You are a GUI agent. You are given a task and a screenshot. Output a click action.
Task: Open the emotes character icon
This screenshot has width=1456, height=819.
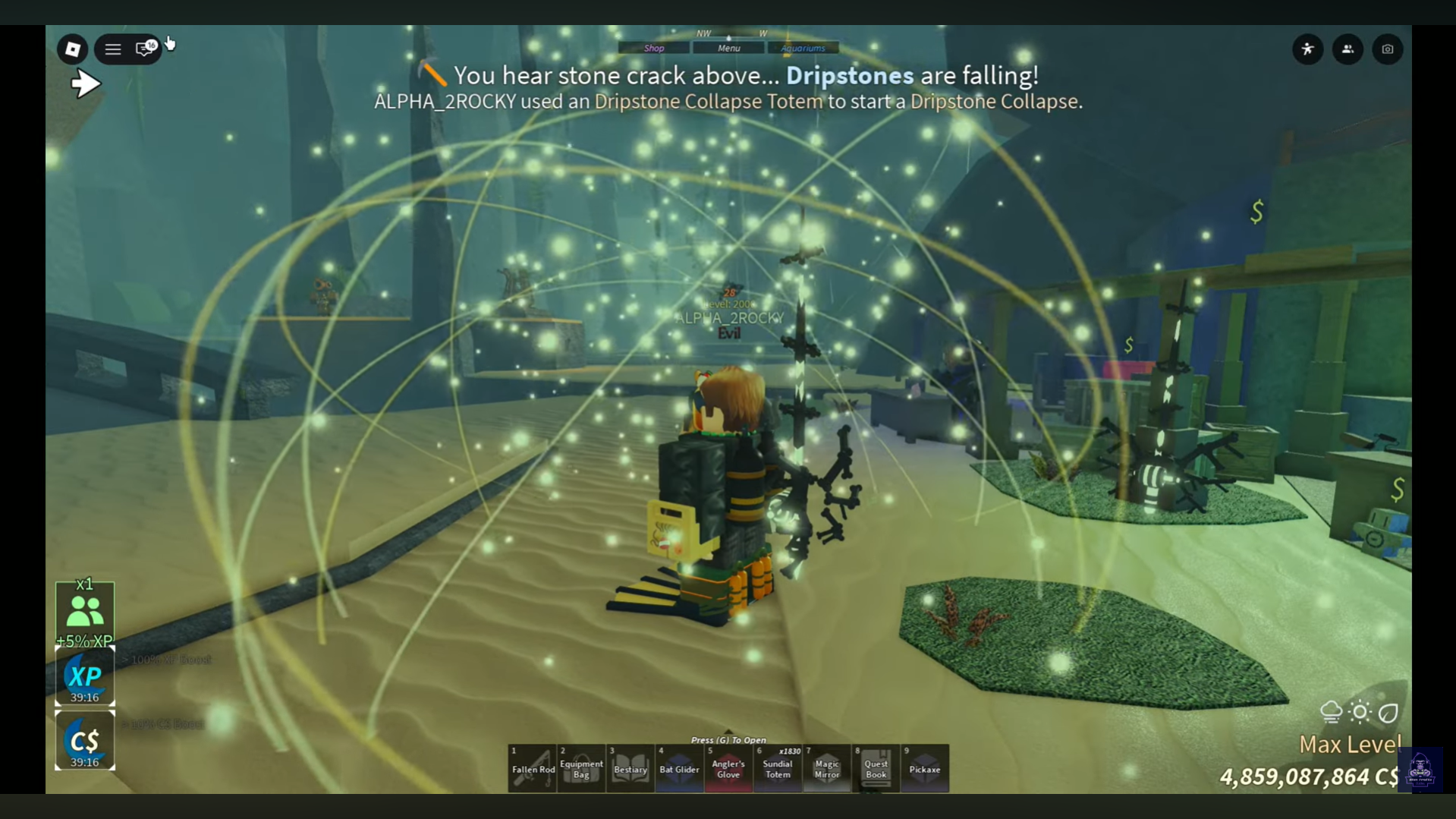1307,49
